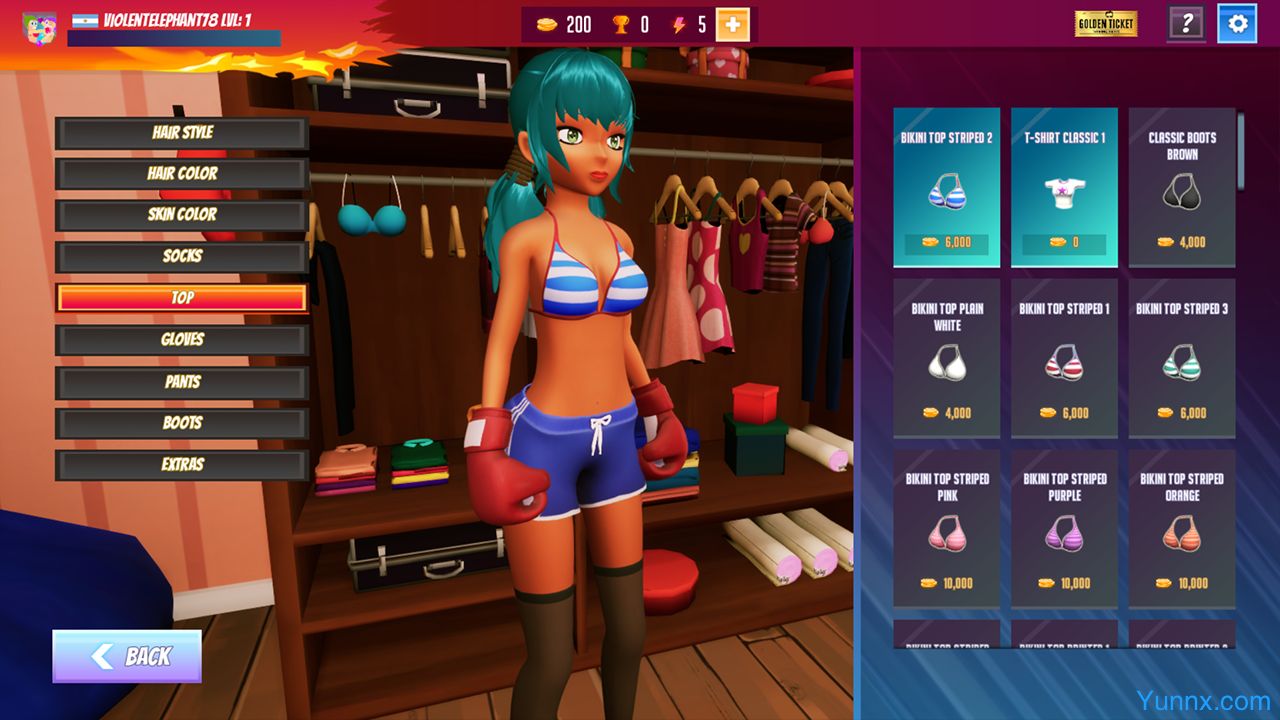Open the Golden Ticket offer
Screen dimensions: 1280x720
1106,24
